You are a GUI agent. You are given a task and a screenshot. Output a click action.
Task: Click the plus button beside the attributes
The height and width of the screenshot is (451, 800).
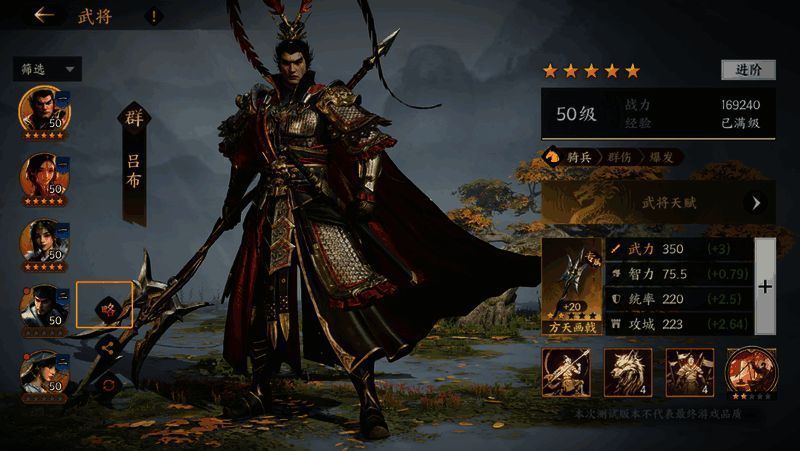pos(765,286)
